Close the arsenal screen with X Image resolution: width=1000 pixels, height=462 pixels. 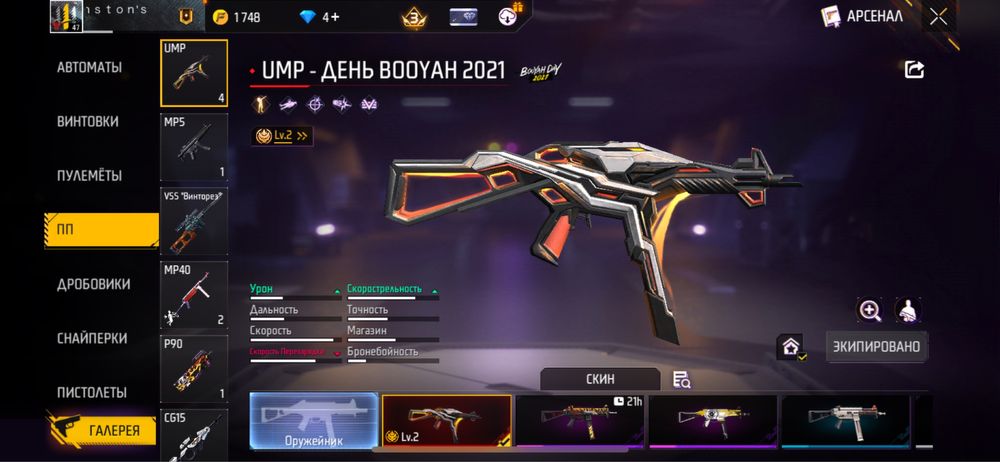938,16
